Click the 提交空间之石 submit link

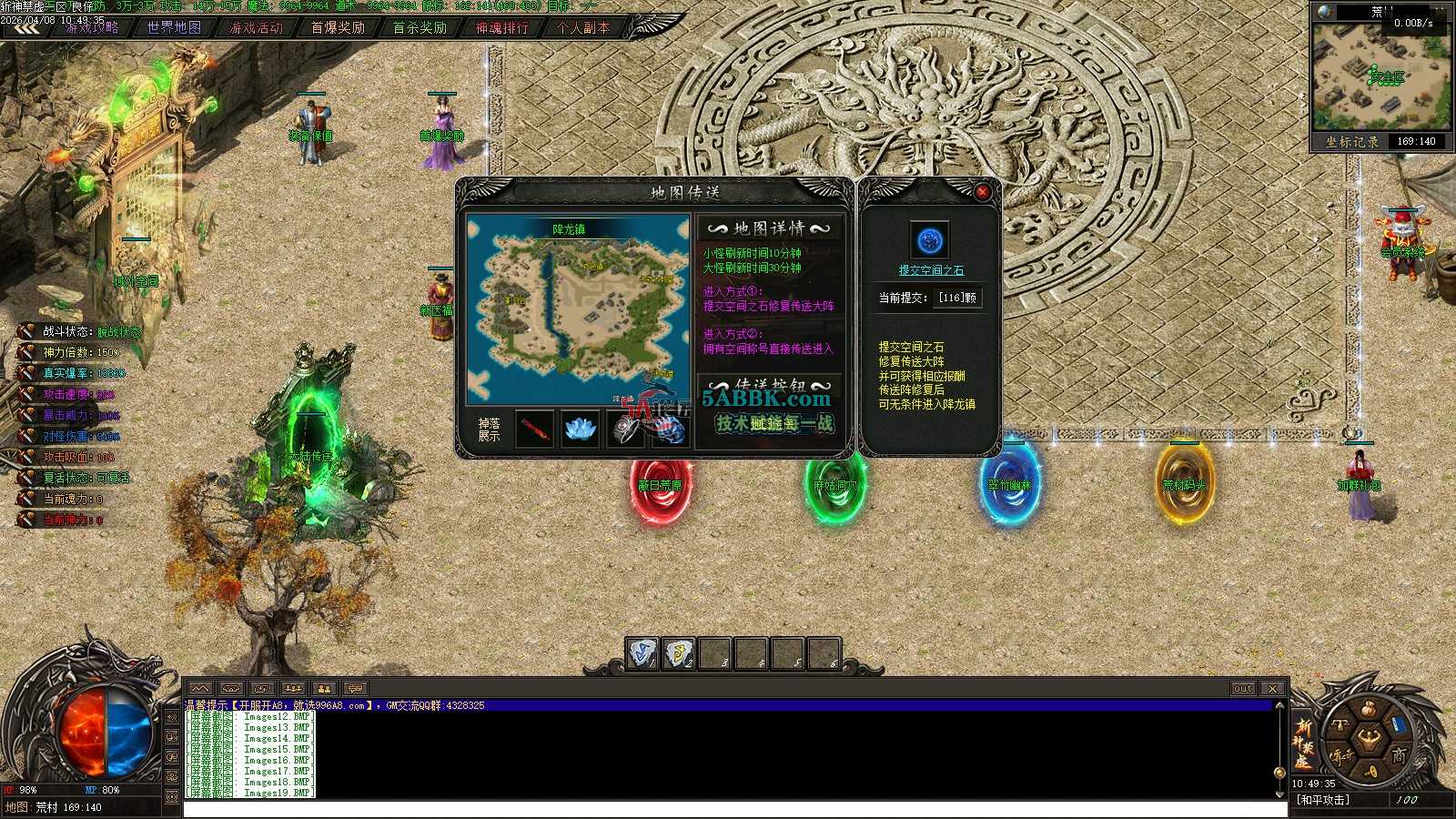931,270
